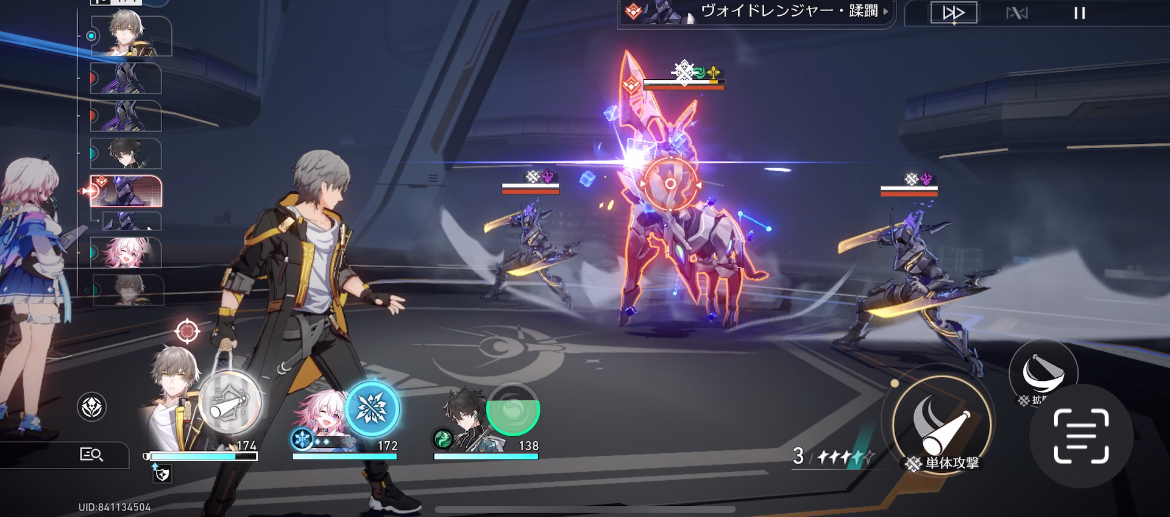Pause the battle
The height and width of the screenshot is (517, 1170).
[x=1079, y=13]
